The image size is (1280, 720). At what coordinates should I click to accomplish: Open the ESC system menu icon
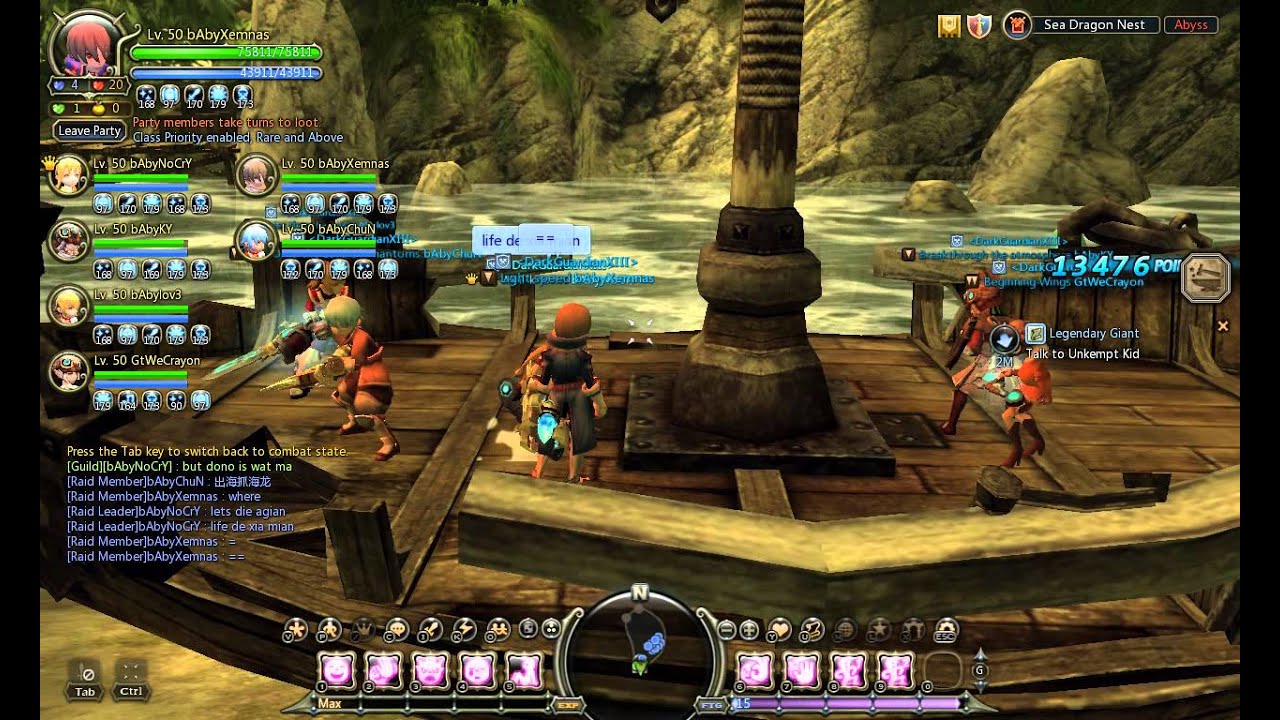[x=945, y=630]
